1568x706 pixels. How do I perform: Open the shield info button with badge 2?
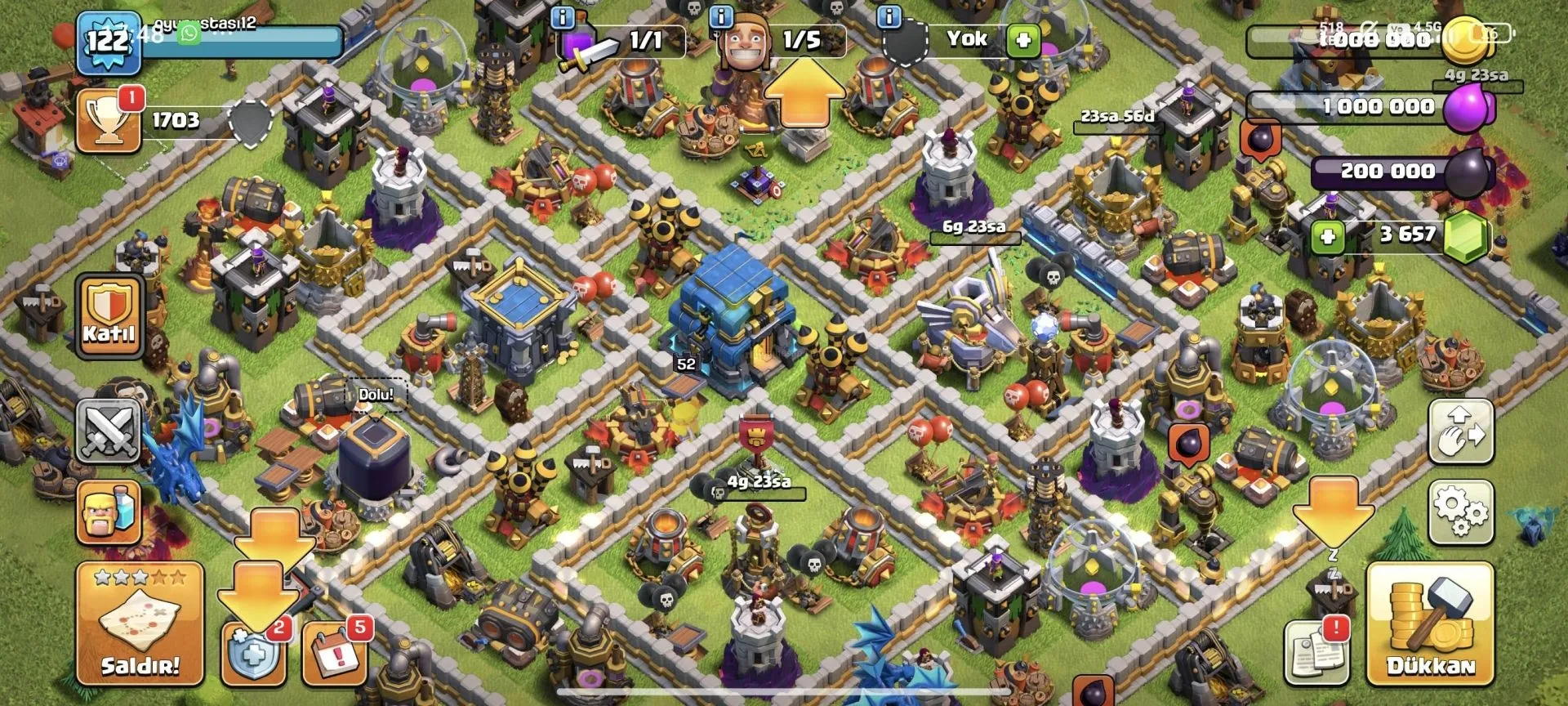[x=253, y=655]
